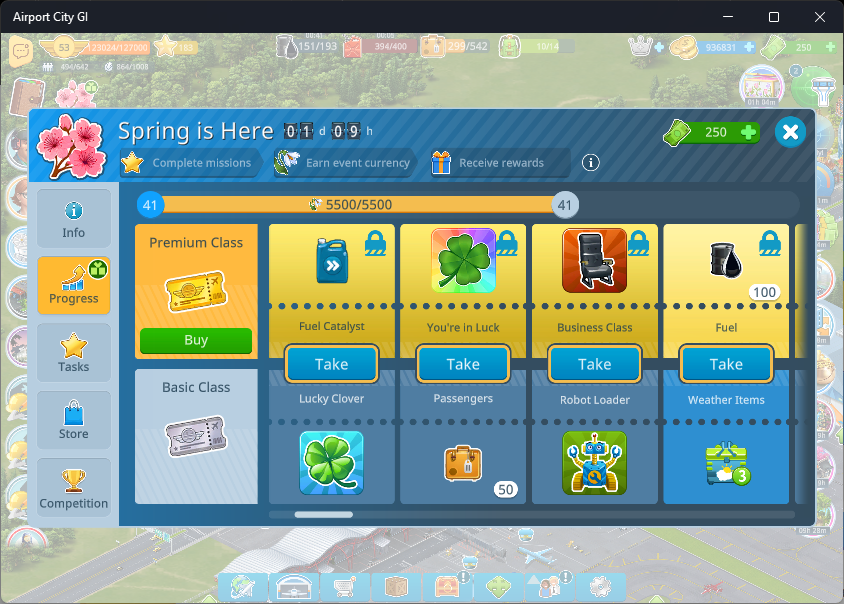Click the rewards horizontal scrollbar thumb
This screenshot has height=604, width=844.
323,515
